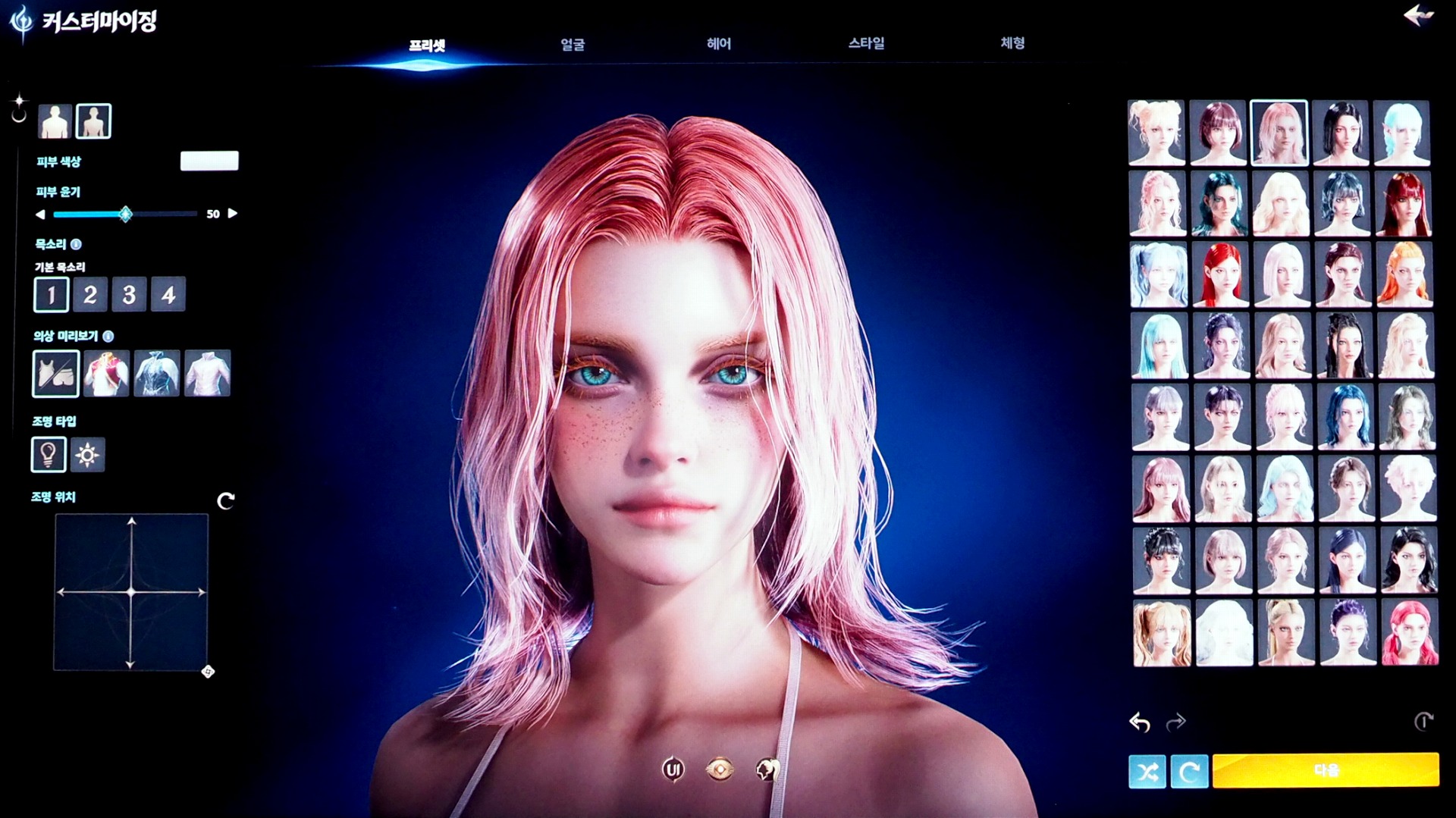Screen dimensions: 1456x818
Task: Open the 피부 색상 color swatch
Action: [209, 161]
